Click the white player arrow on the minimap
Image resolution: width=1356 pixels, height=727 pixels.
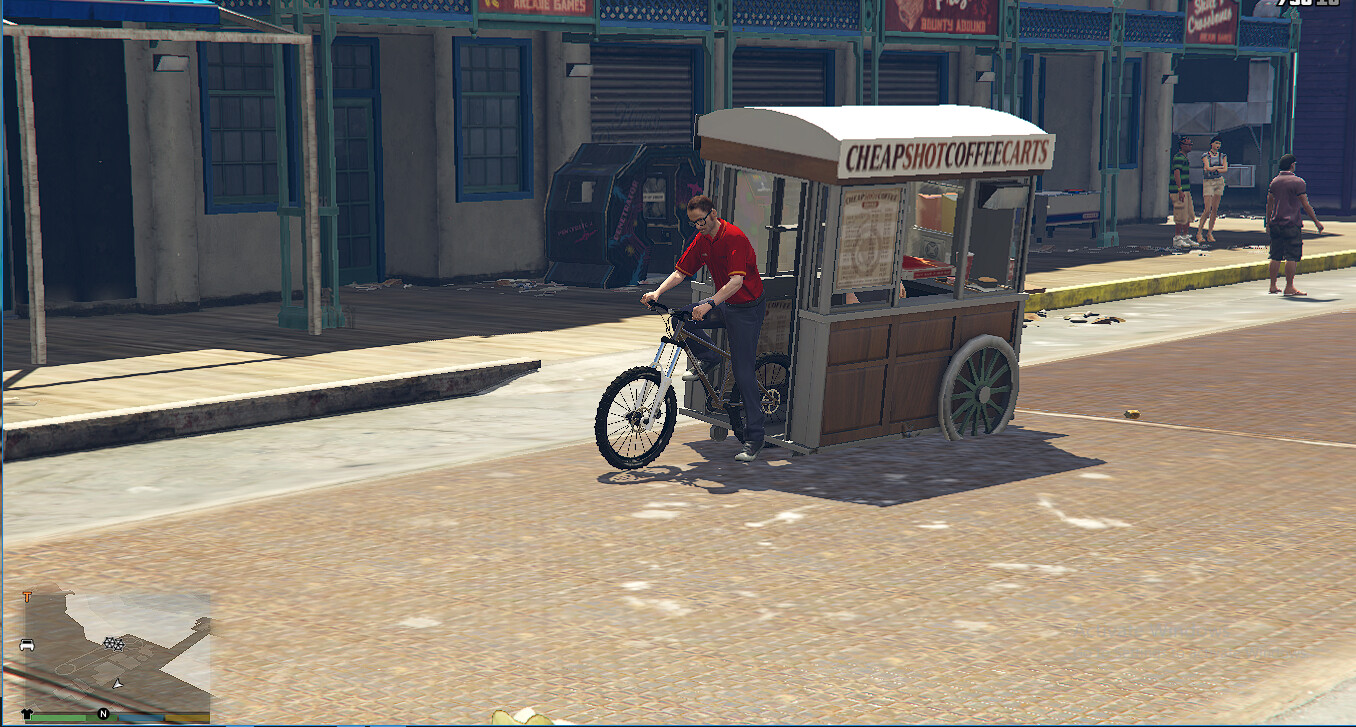point(117,684)
